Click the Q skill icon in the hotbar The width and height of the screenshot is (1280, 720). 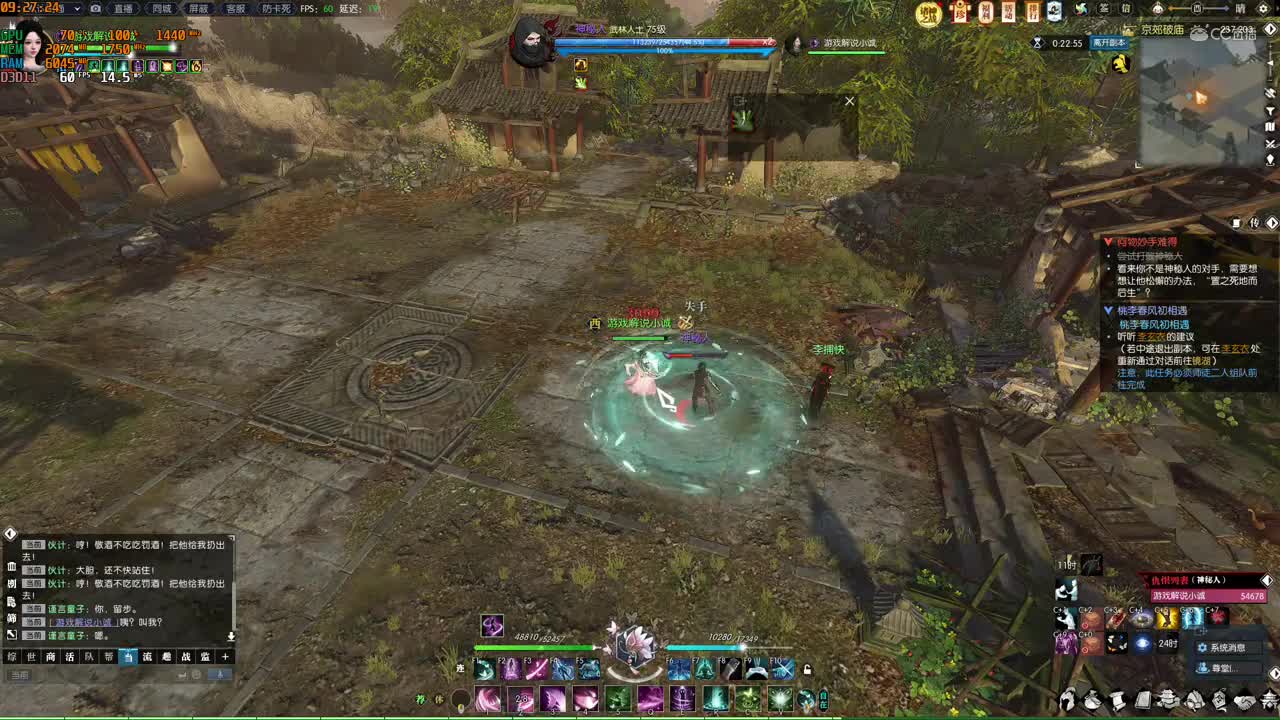coord(651,699)
